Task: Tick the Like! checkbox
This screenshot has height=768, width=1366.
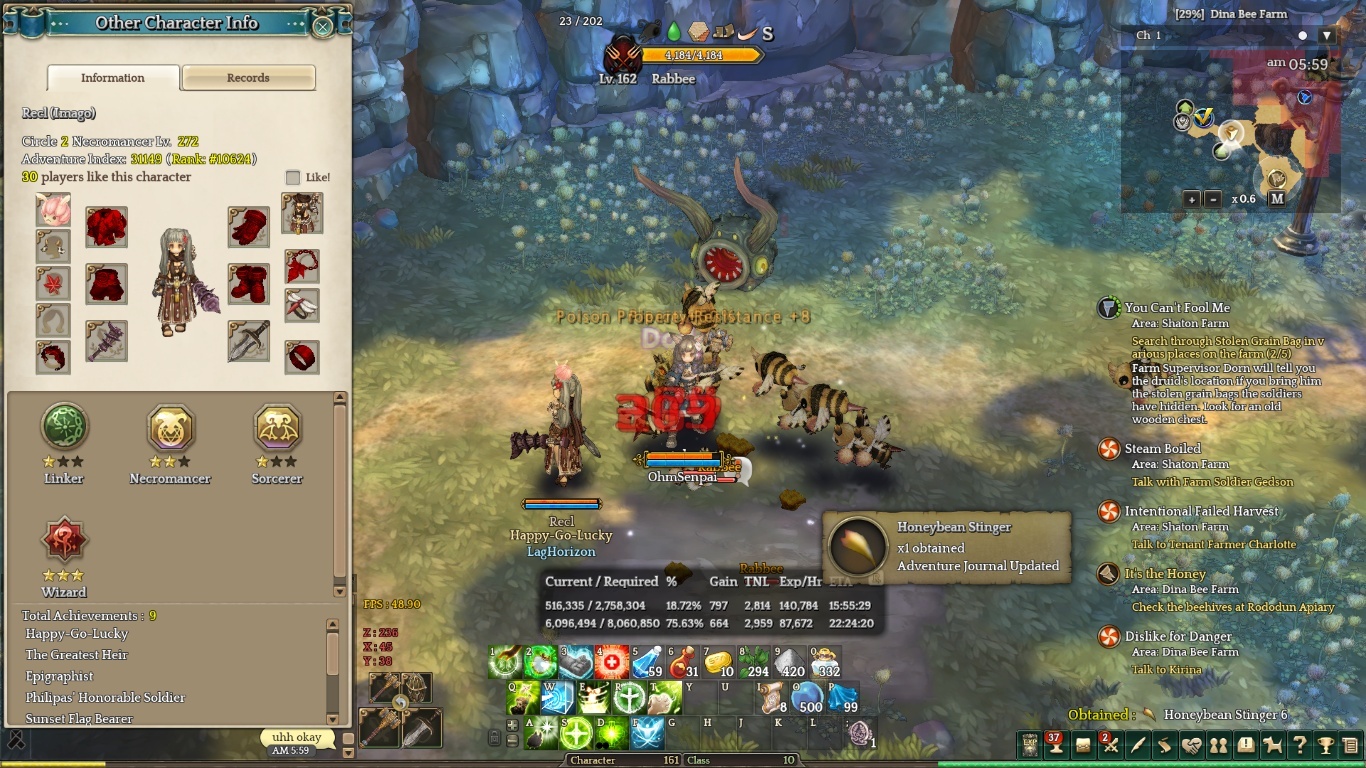Action: click(293, 178)
